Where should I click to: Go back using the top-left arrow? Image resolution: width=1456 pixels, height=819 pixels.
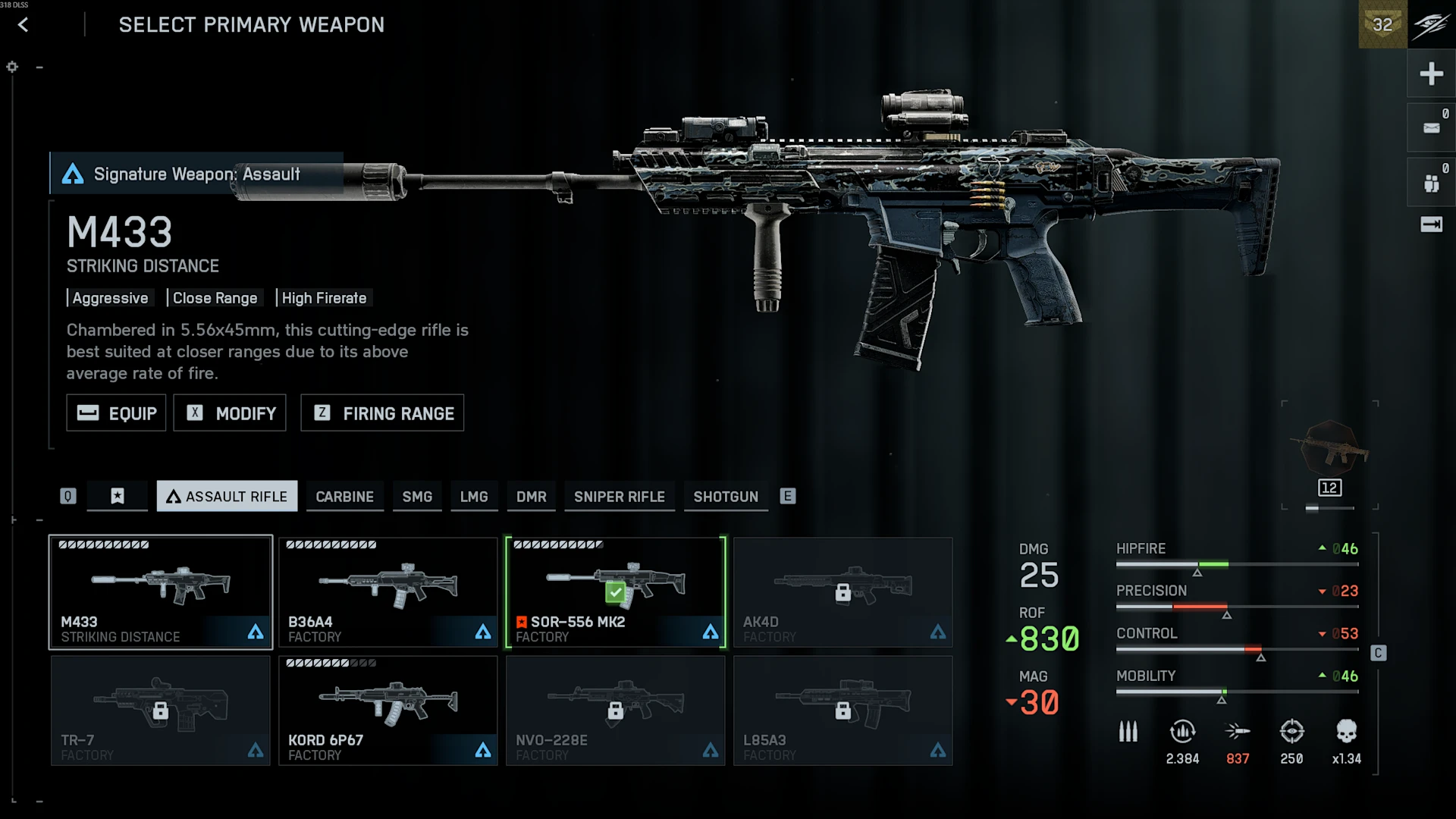coord(24,25)
